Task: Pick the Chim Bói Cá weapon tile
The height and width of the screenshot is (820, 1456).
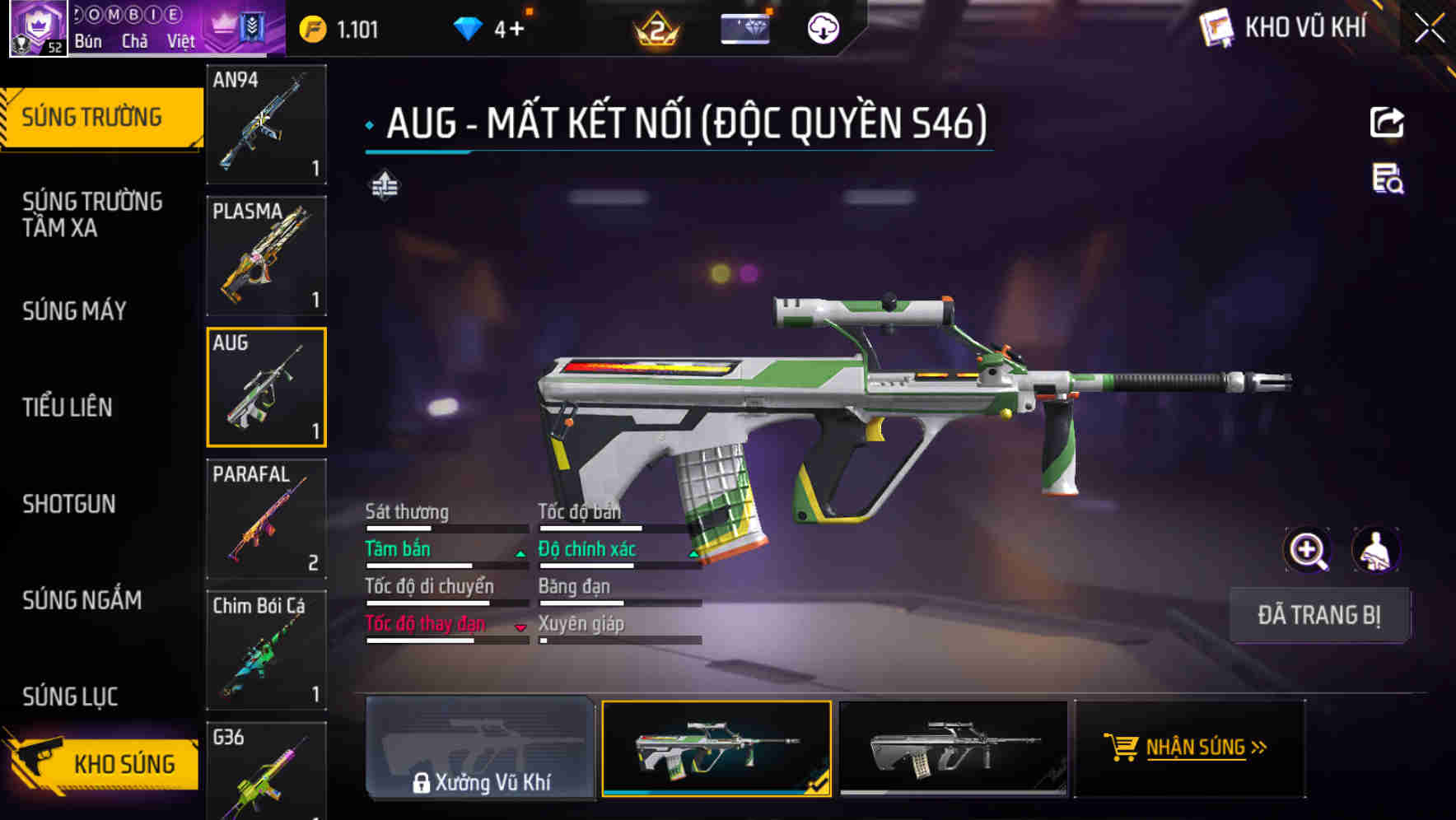Action: coord(266,650)
